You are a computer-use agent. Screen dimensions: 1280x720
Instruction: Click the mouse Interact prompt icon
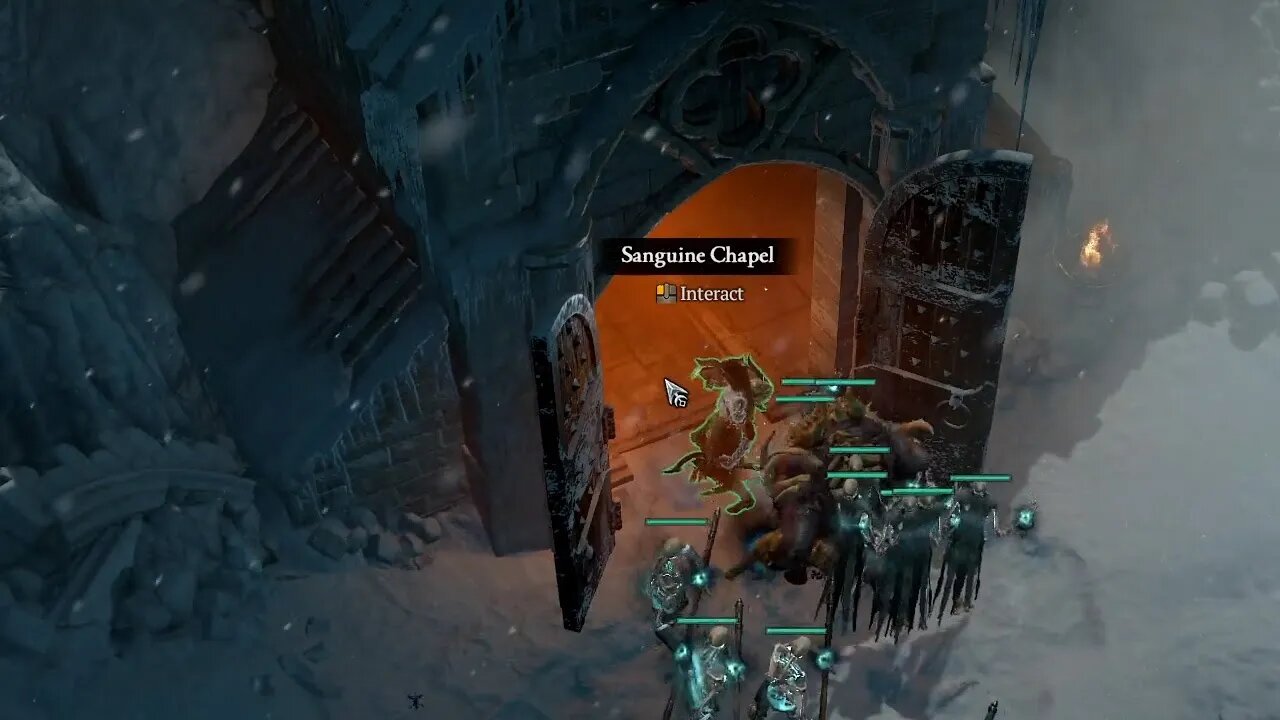tap(665, 293)
